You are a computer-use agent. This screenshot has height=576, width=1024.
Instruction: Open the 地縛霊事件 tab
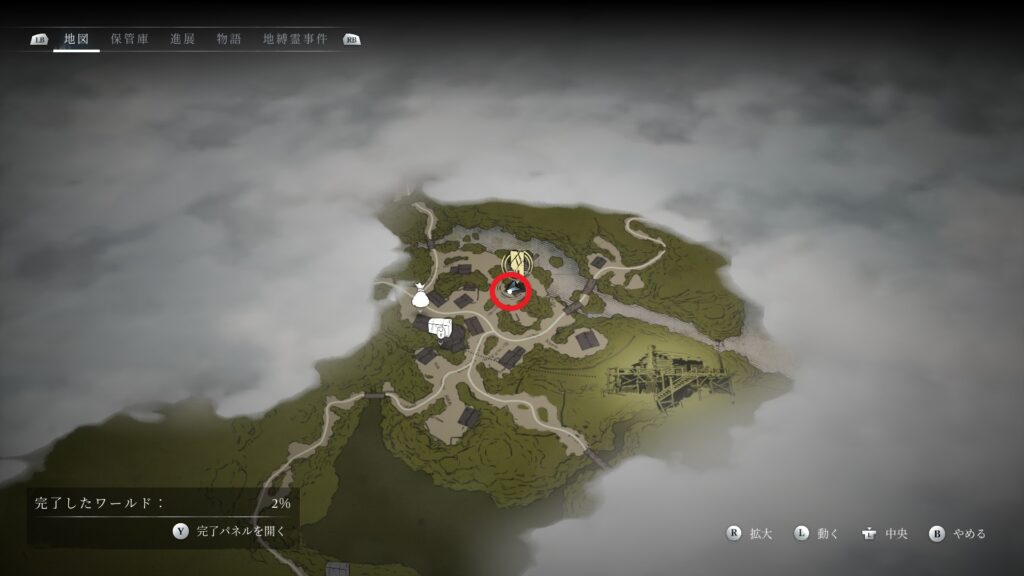(295, 39)
